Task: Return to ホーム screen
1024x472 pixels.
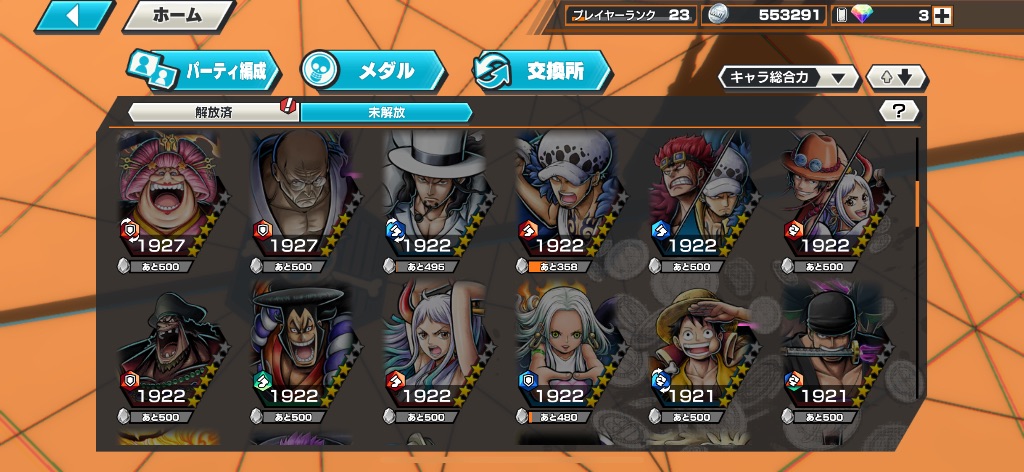Action: [178, 16]
